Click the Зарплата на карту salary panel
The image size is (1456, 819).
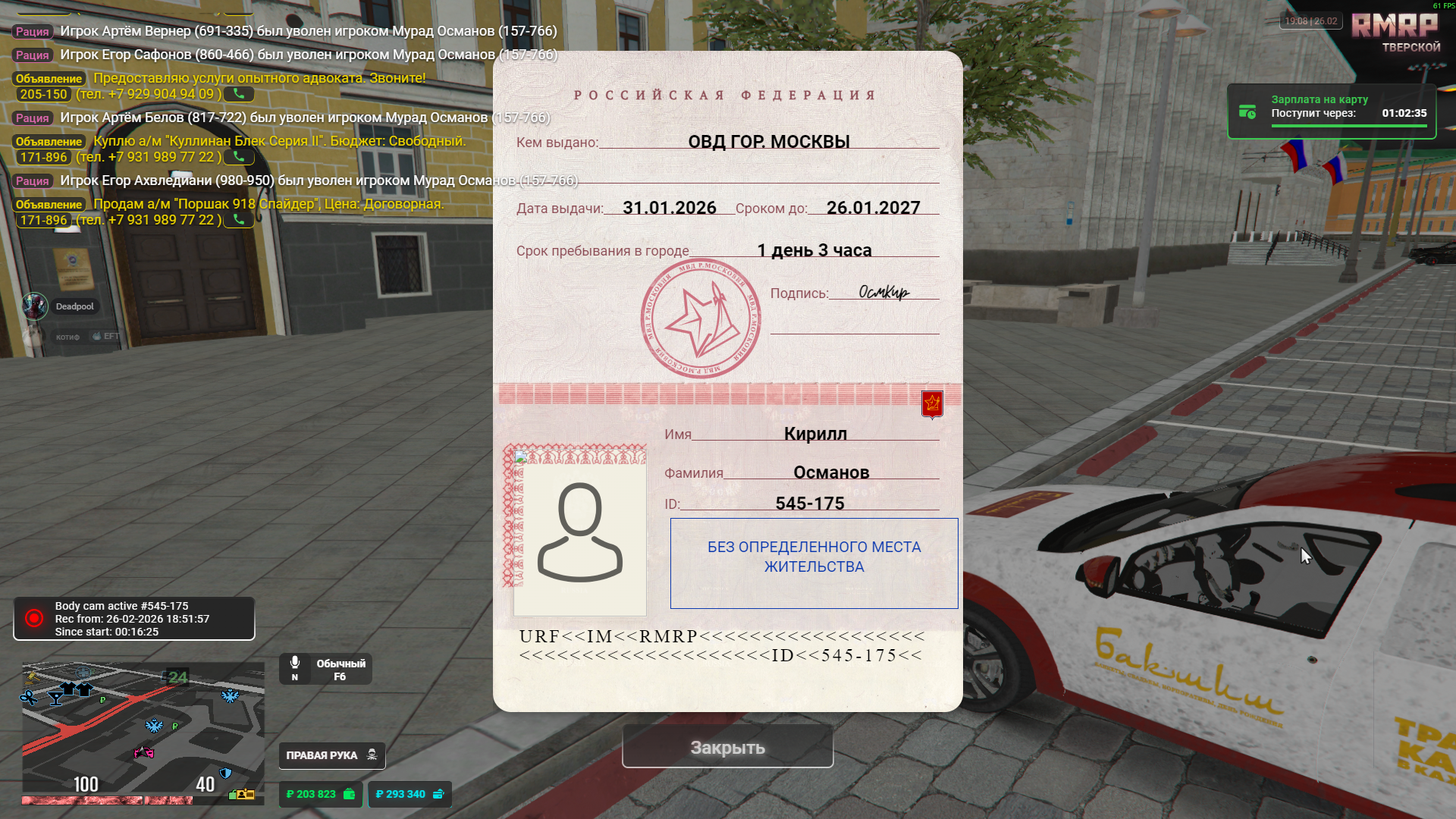coord(1332,111)
